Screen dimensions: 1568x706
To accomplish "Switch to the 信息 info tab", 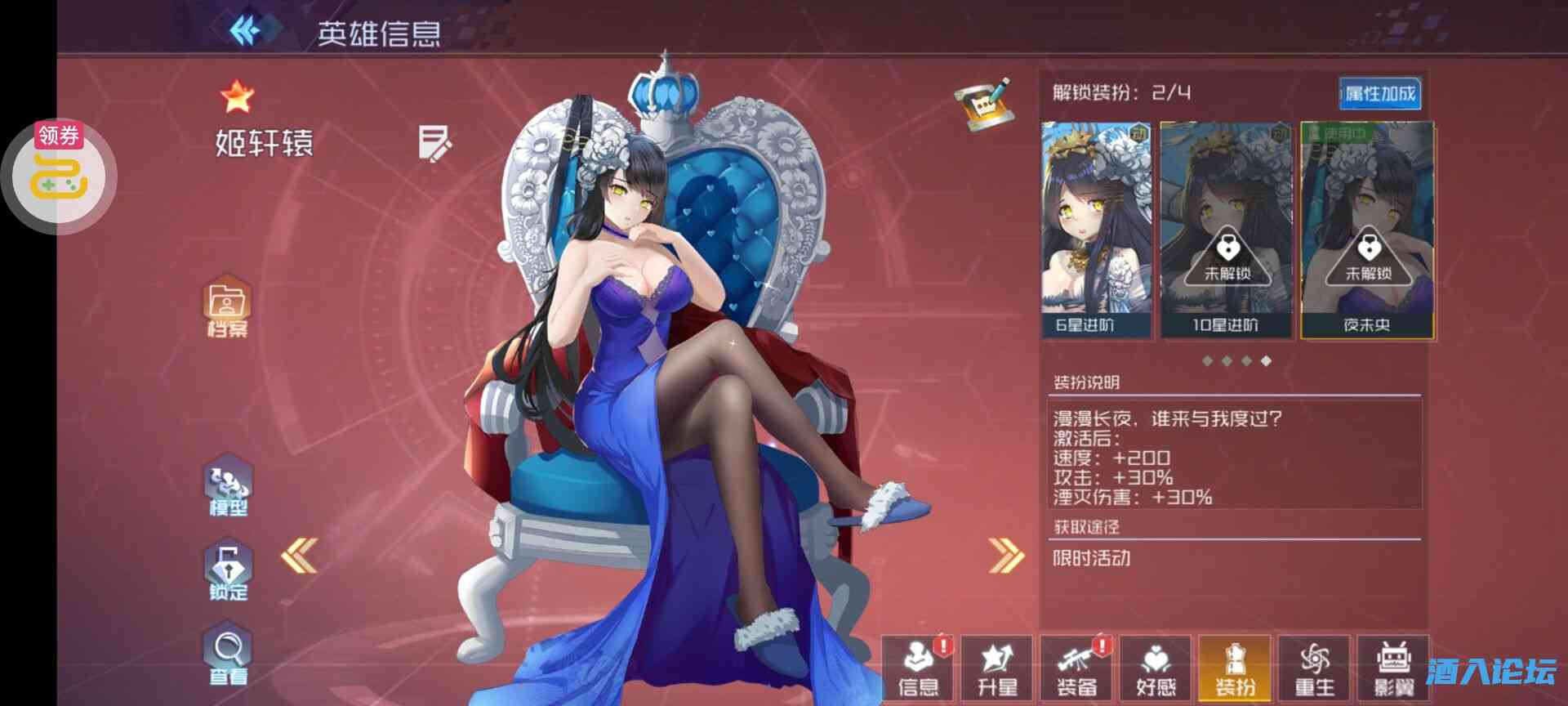I will 919,666.
